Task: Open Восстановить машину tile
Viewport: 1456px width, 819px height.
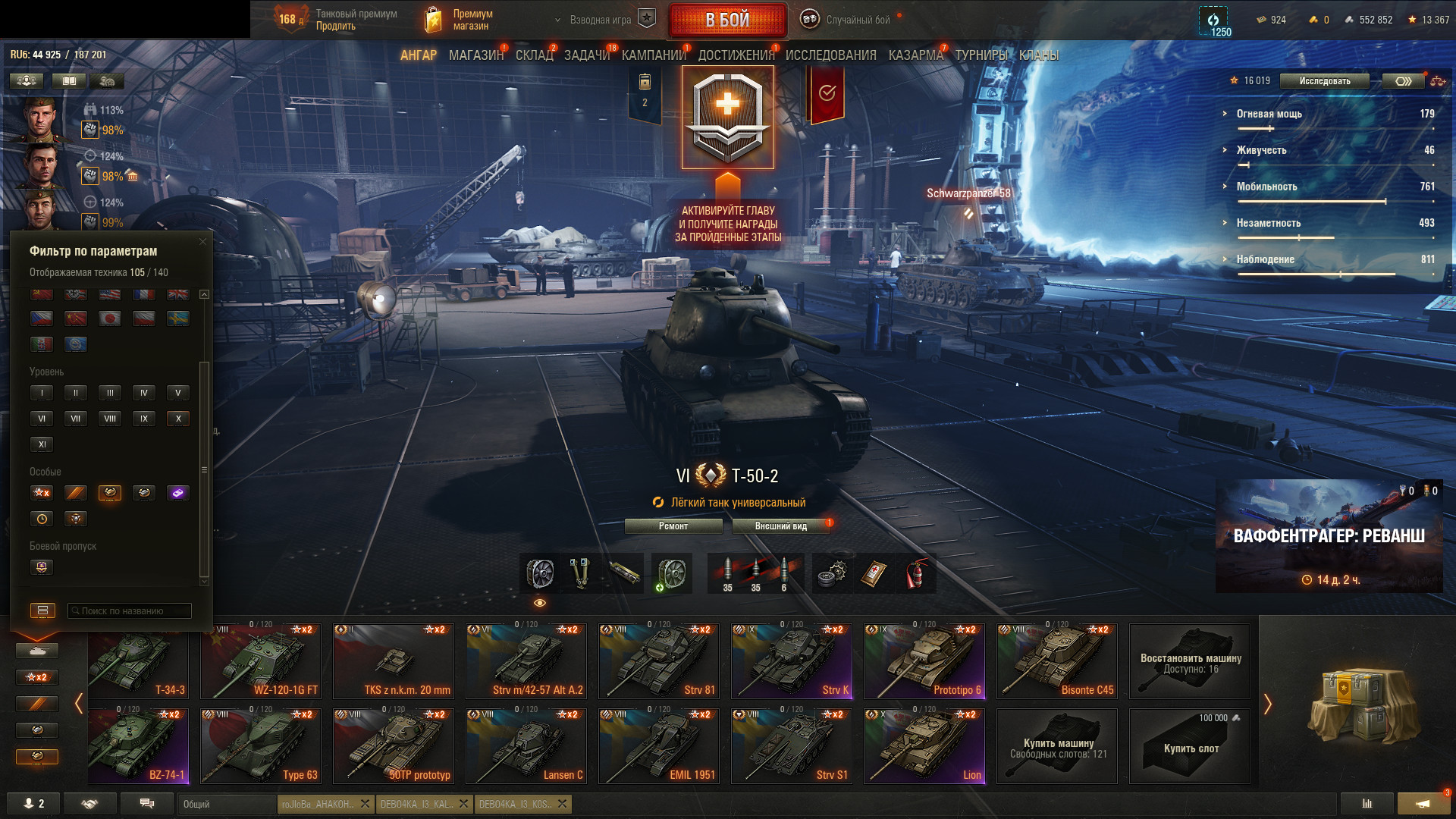Action: (x=1190, y=661)
